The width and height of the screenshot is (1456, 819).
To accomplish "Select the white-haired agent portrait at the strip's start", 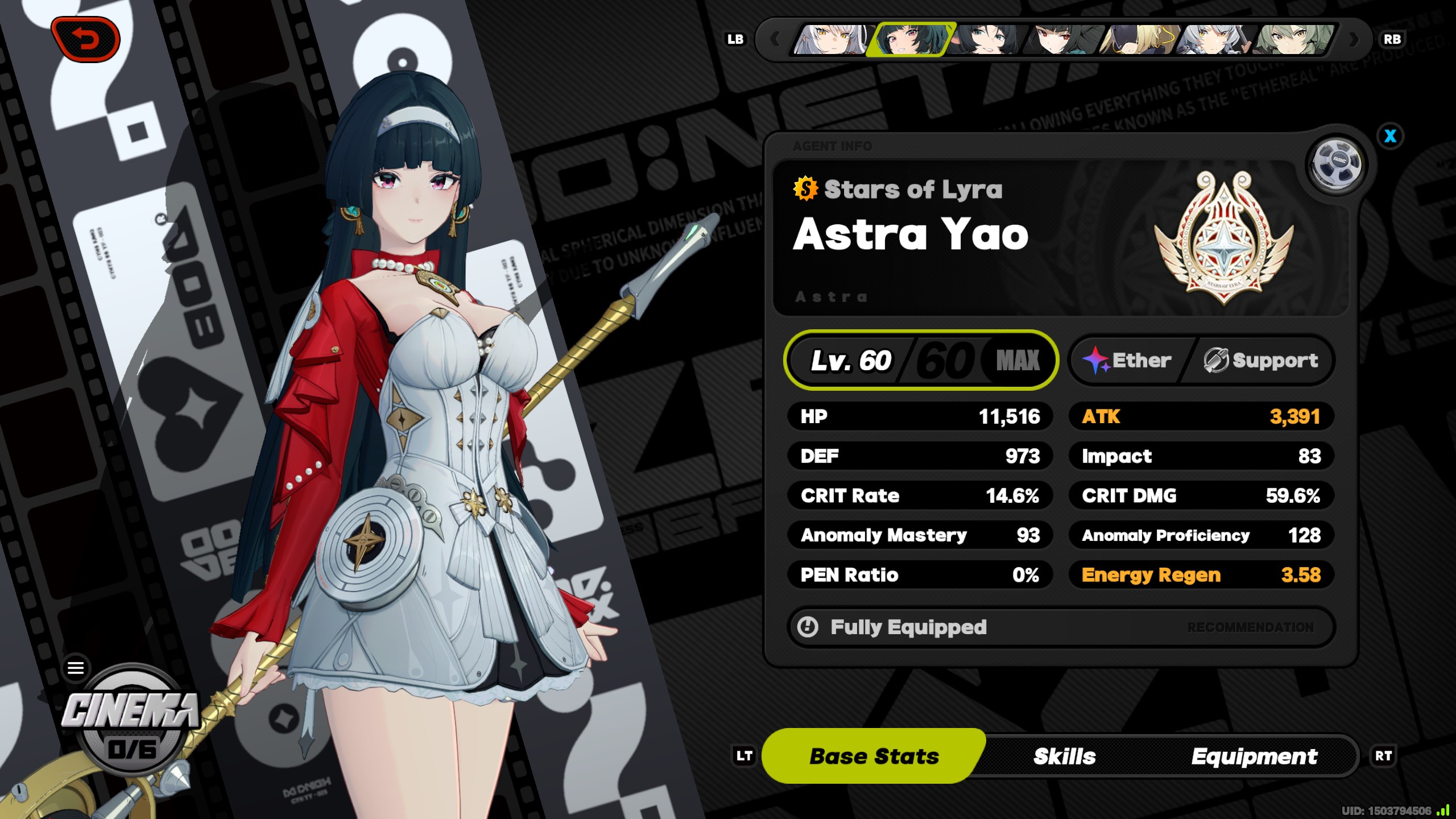I will coord(833,39).
